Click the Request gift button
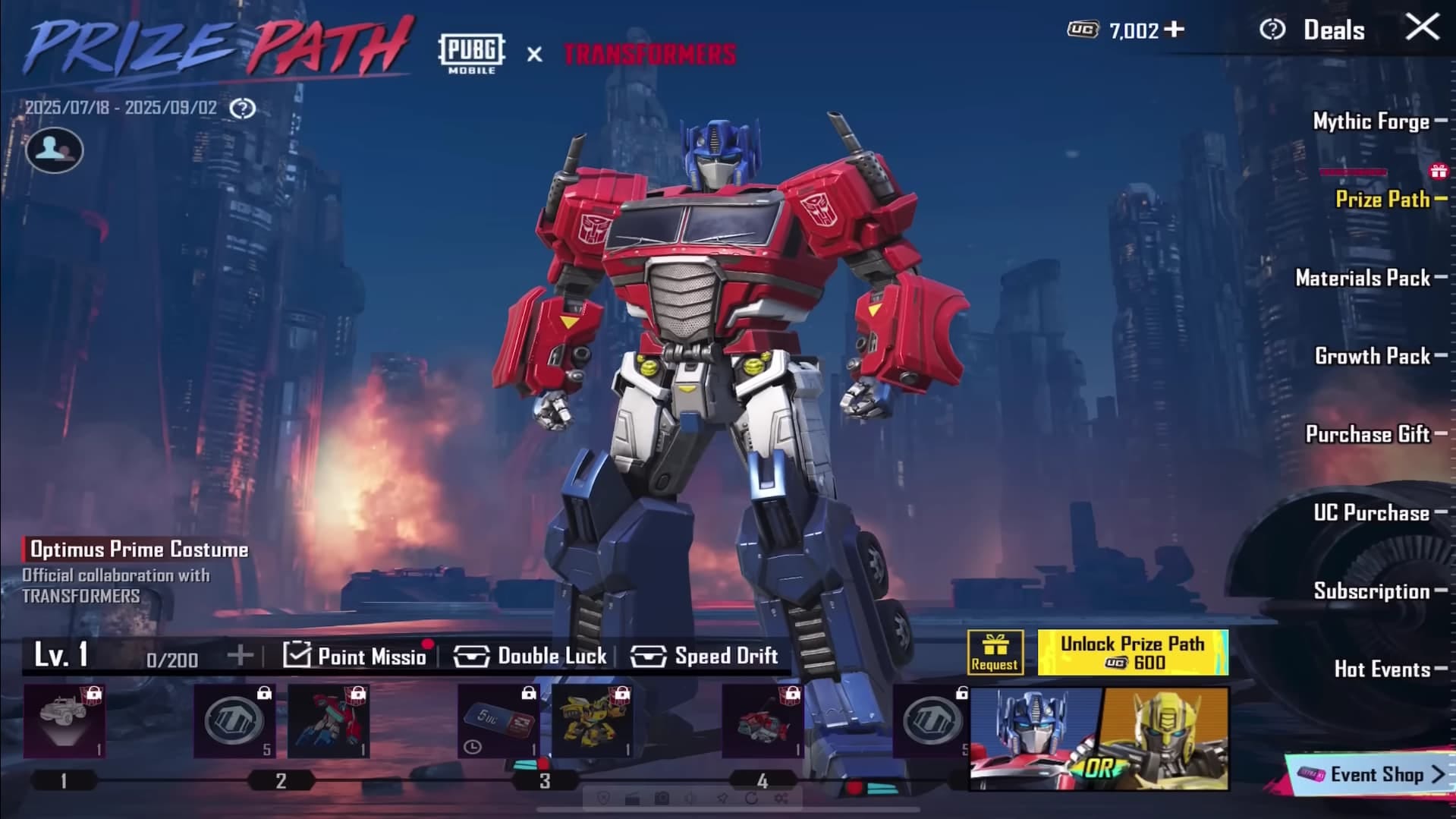 (x=994, y=653)
